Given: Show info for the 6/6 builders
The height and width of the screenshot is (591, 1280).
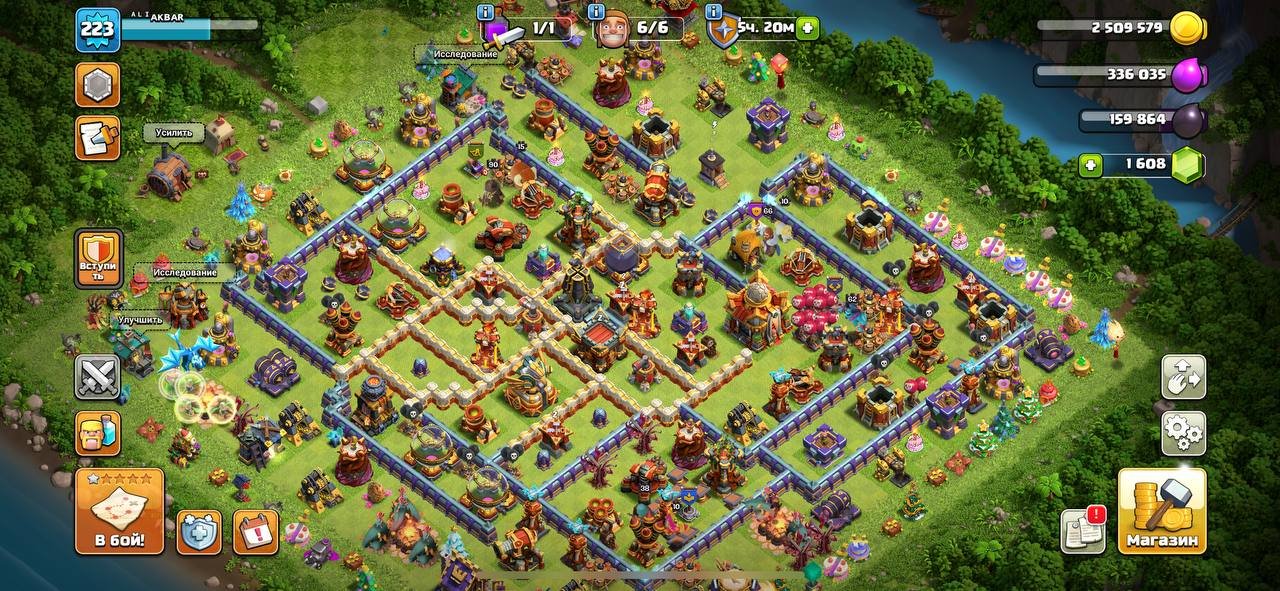Looking at the screenshot, I should click(x=596, y=13).
